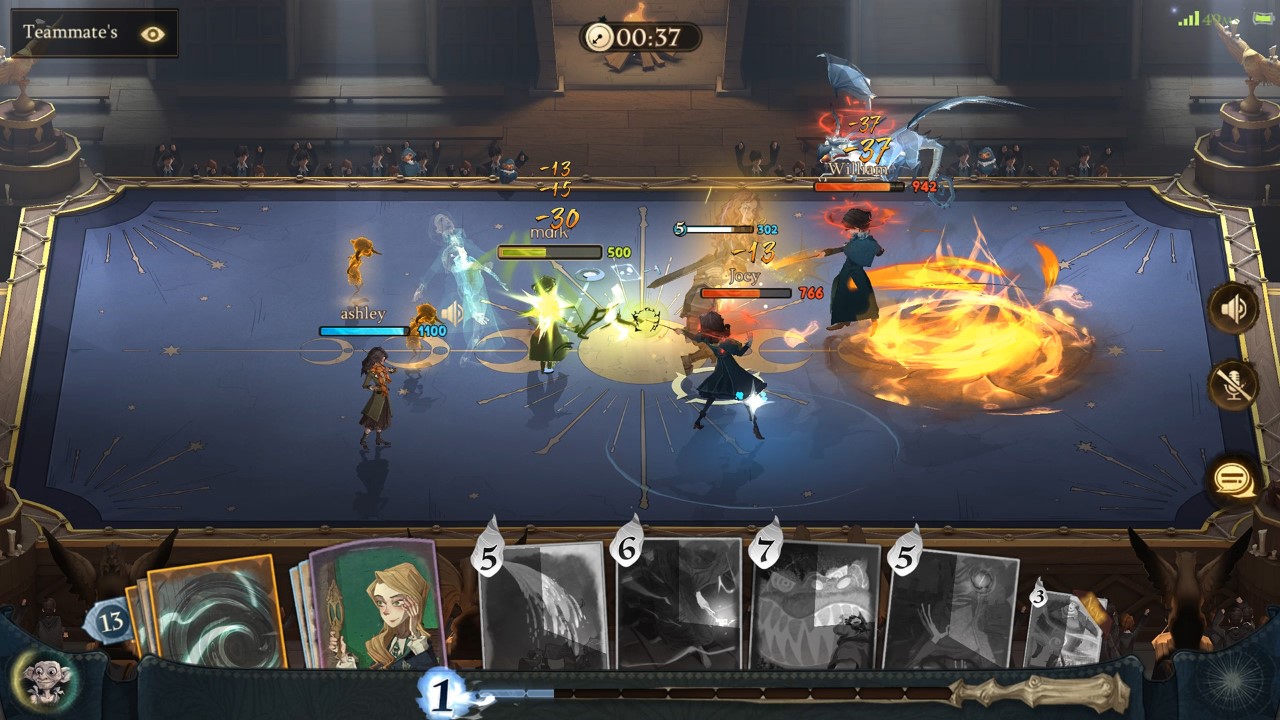Select the 5-cost feathered wing card
The width and height of the screenshot is (1280, 720).
545,605
